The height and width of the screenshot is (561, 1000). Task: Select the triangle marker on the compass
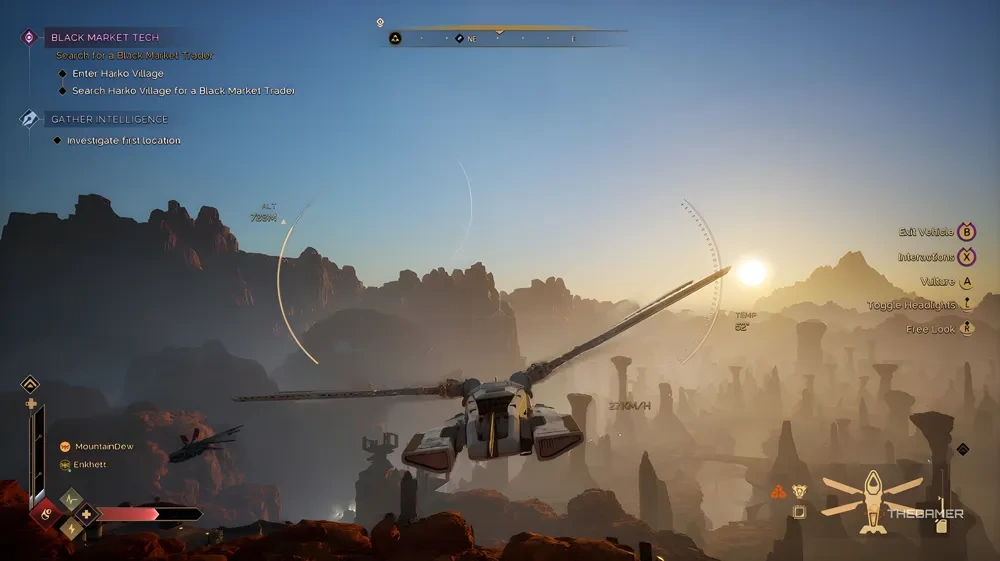click(x=395, y=38)
